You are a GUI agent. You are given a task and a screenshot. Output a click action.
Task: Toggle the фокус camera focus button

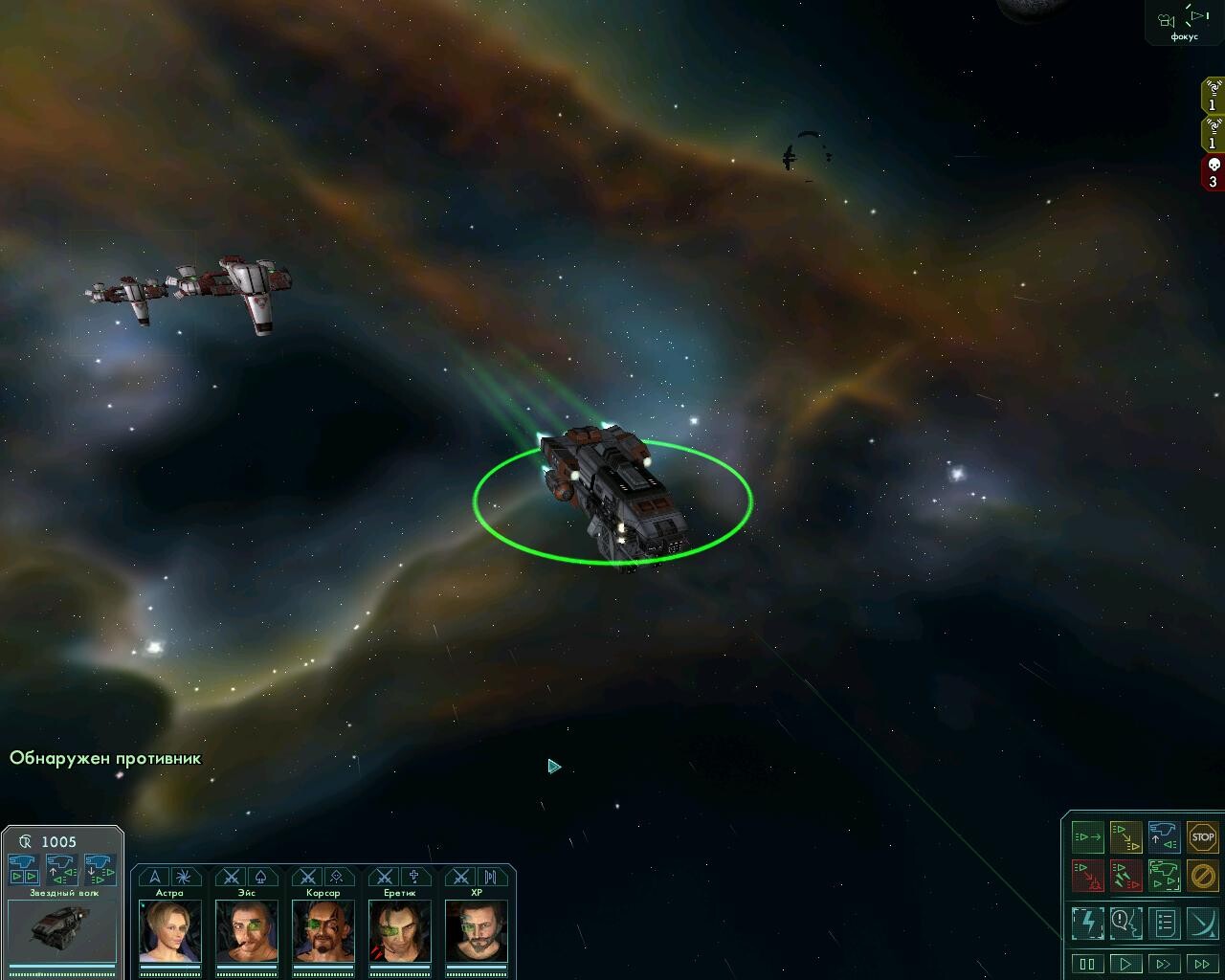click(x=1184, y=23)
